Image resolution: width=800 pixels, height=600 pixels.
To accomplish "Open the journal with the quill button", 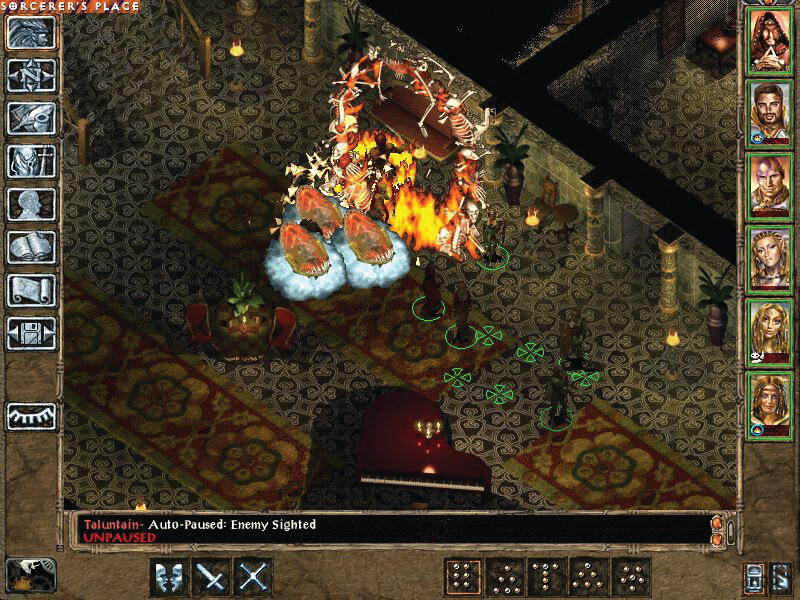I will pos(32,118).
